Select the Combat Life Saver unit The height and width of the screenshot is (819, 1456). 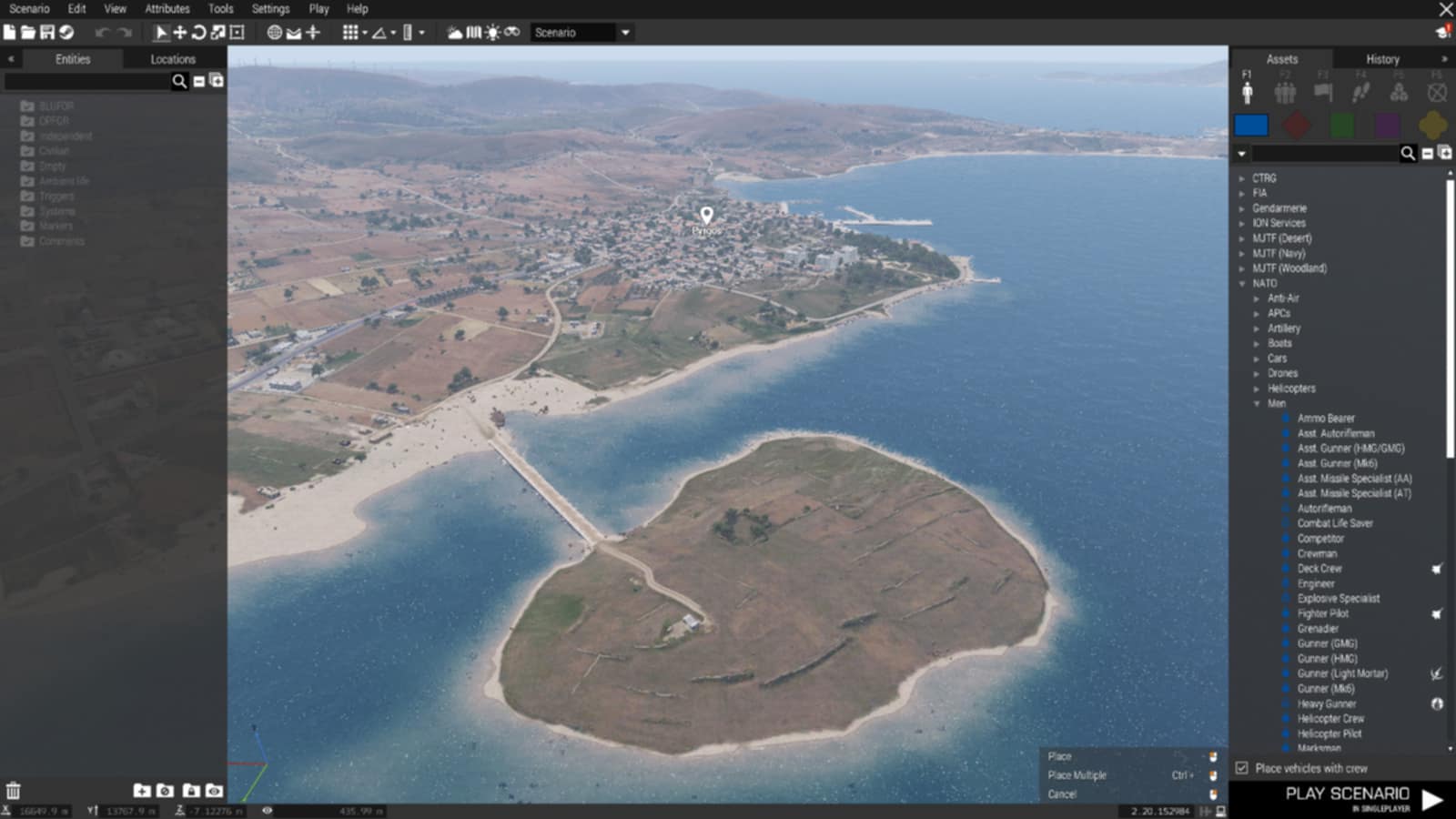(1335, 523)
